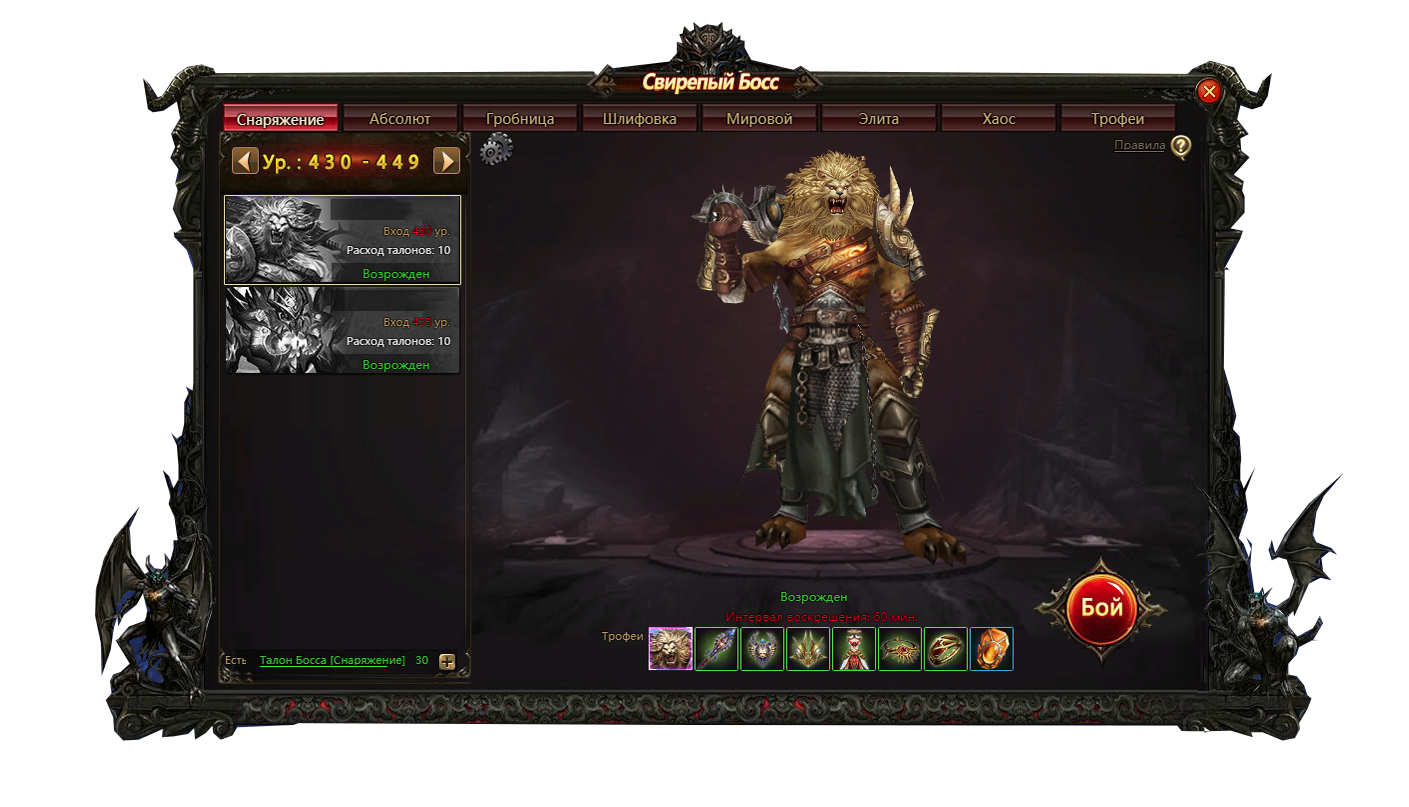Open the Мировой boss tab
Screen dimensions: 1409x807
coord(760,119)
